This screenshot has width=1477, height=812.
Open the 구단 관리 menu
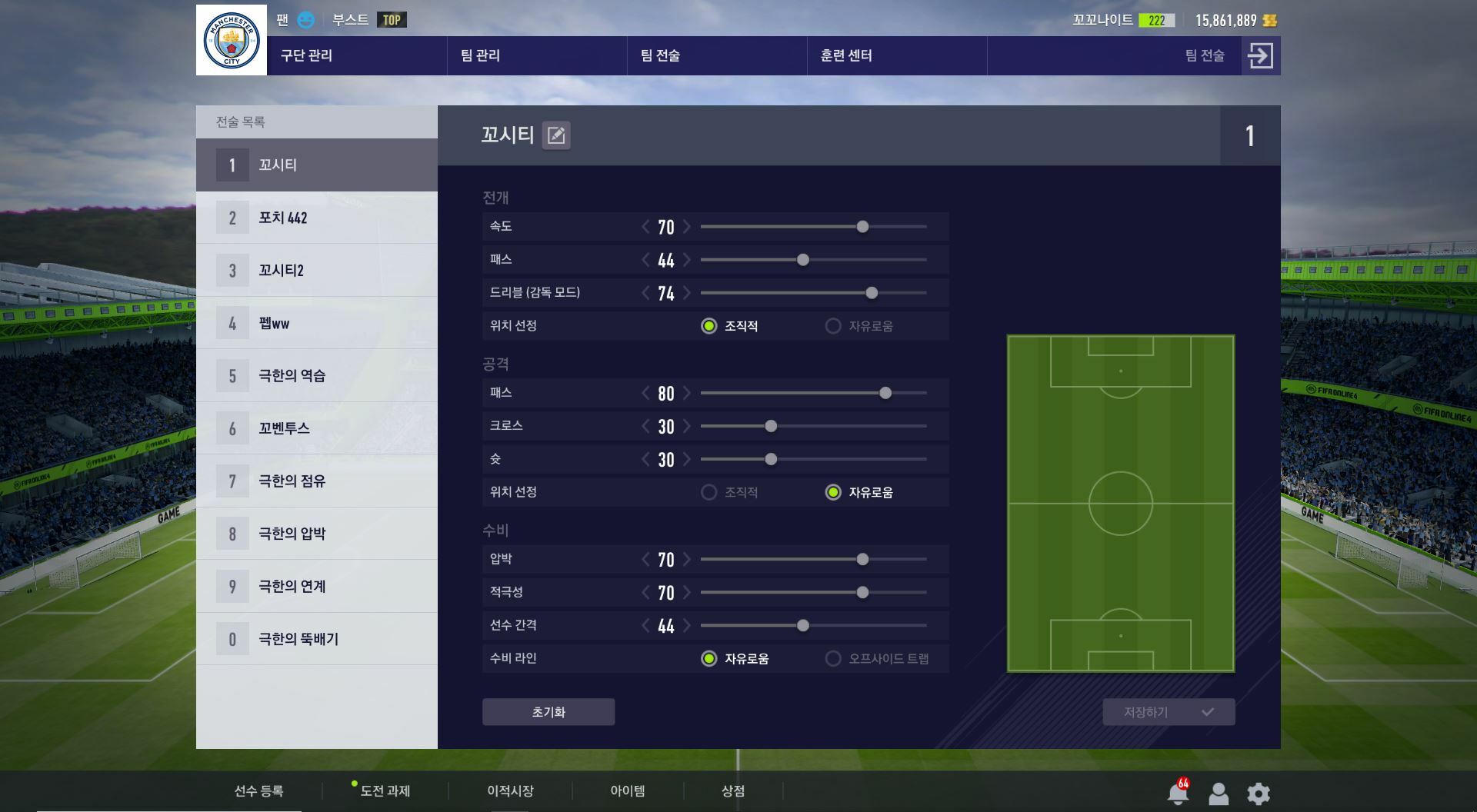tap(306, 55)
